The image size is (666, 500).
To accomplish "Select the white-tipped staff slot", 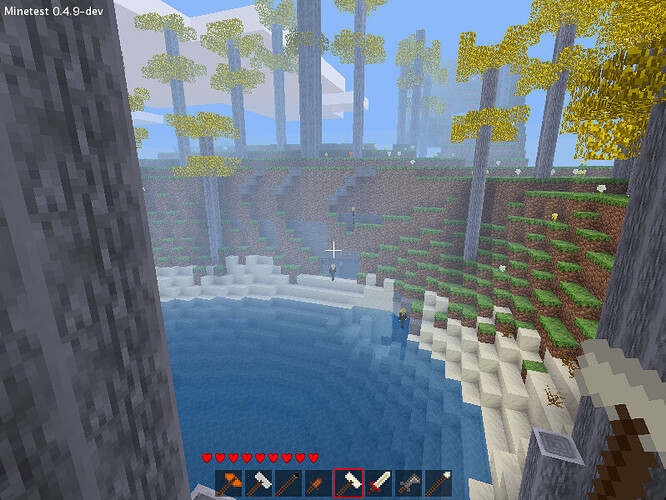I will (x=436, y=483).
